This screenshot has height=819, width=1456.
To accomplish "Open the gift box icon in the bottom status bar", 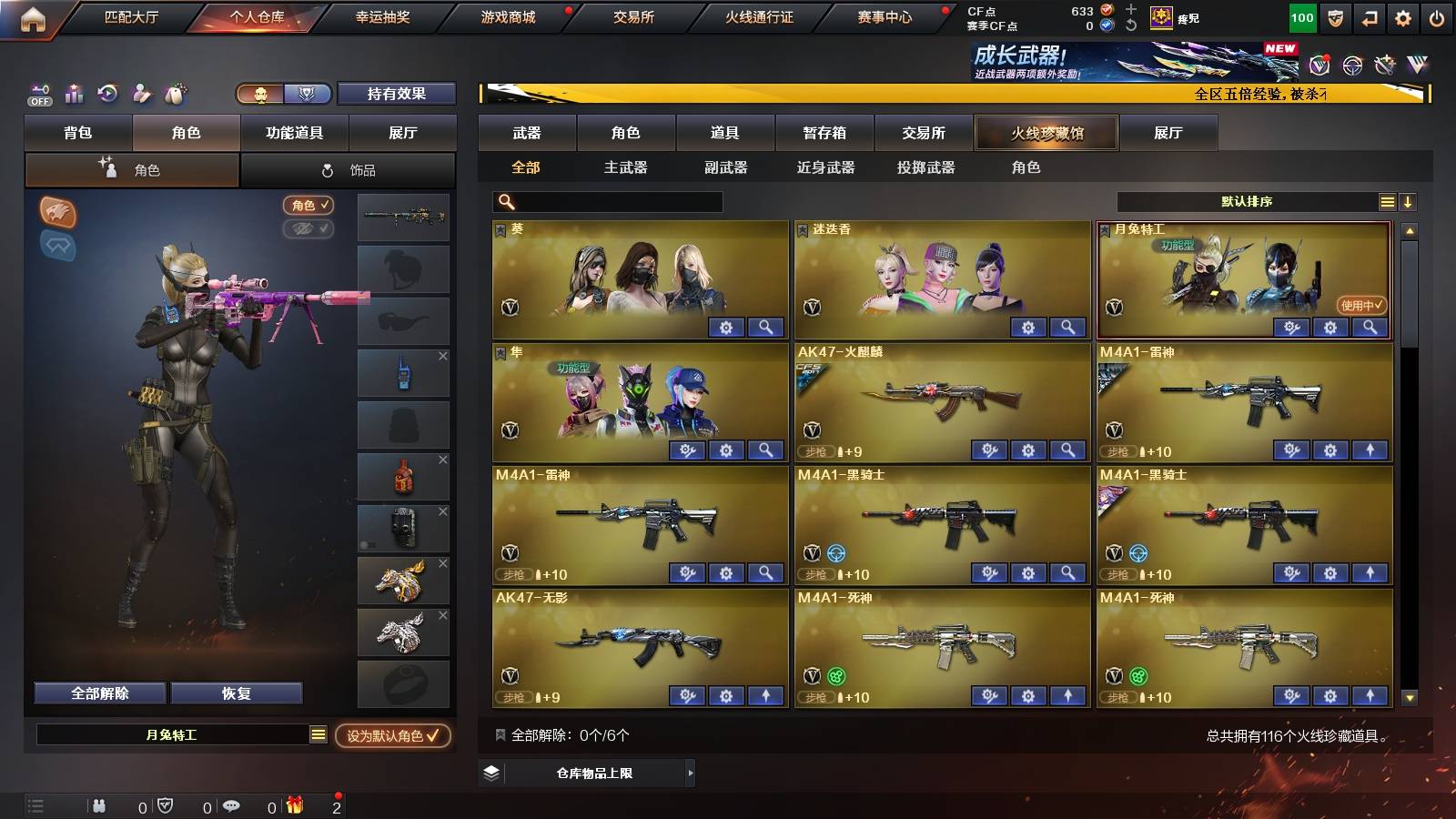I will click(x=295, y=805).
